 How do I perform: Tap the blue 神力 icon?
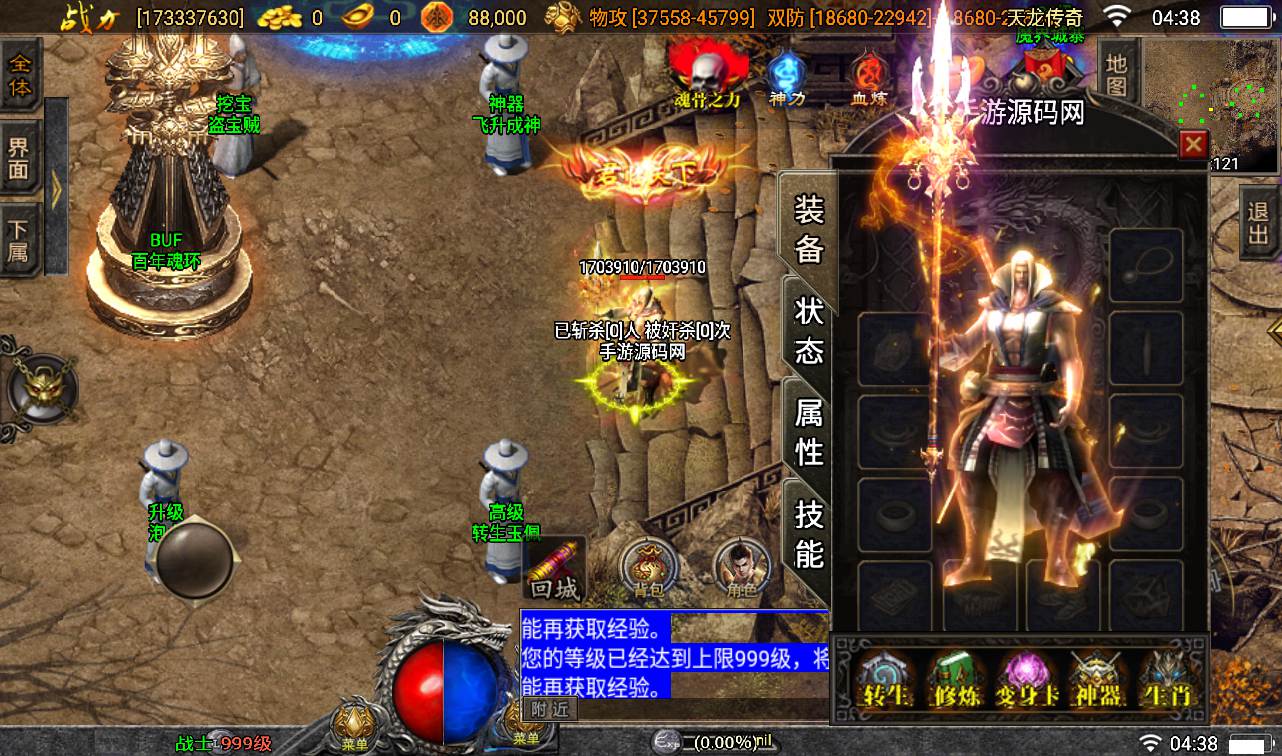pyautogui.click(x=788, y=79)
